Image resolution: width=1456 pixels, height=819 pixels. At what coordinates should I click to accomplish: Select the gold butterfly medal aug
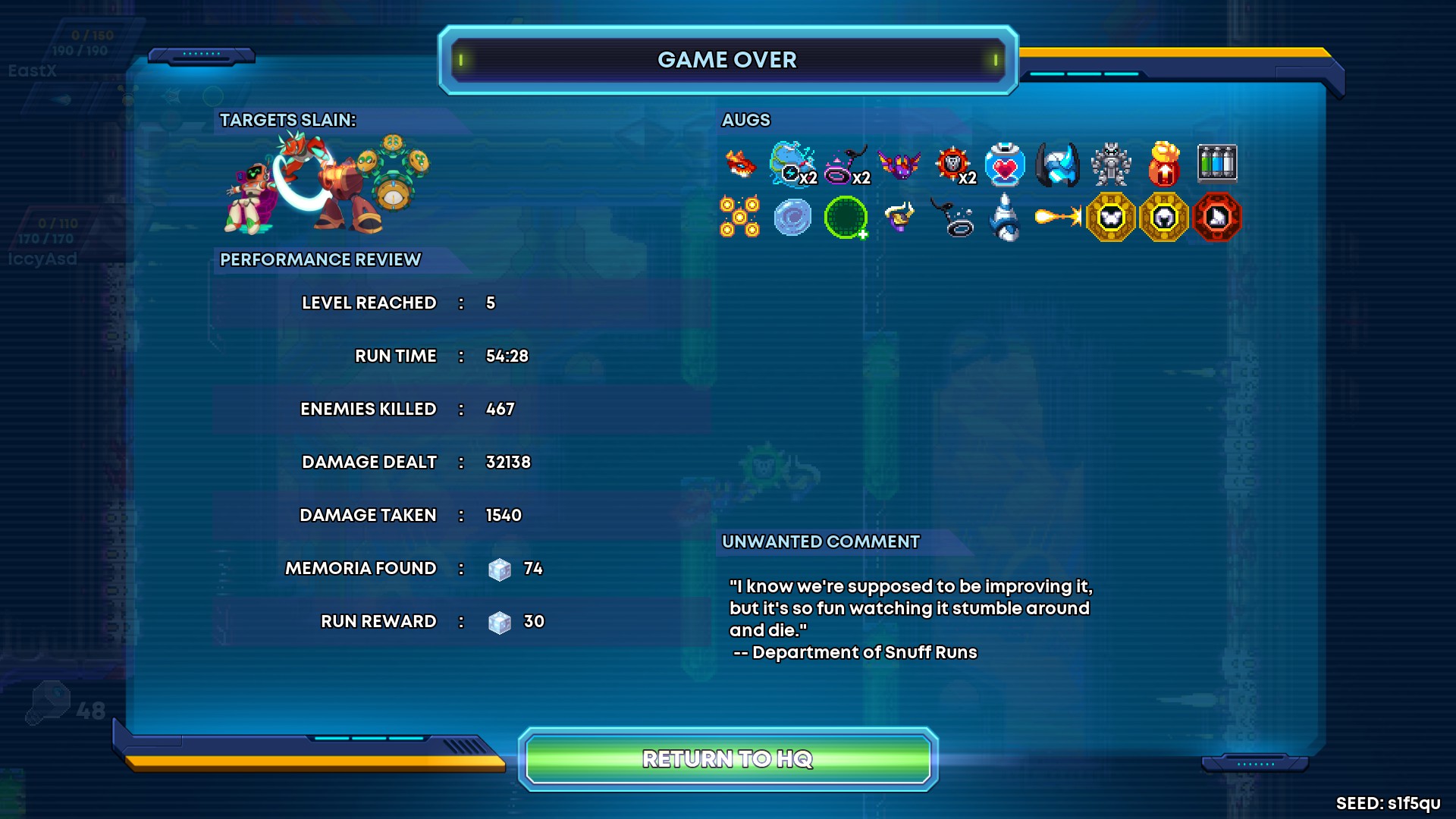[x=1109, y=218]
